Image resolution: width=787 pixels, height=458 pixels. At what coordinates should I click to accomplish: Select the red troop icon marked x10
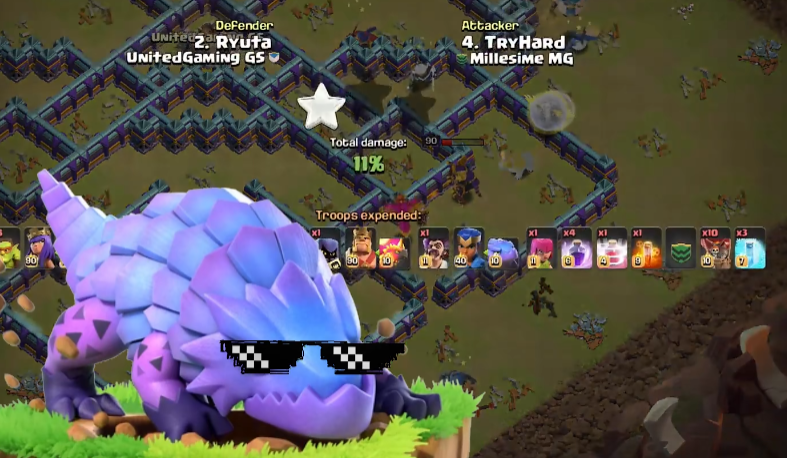coord(714,248)
